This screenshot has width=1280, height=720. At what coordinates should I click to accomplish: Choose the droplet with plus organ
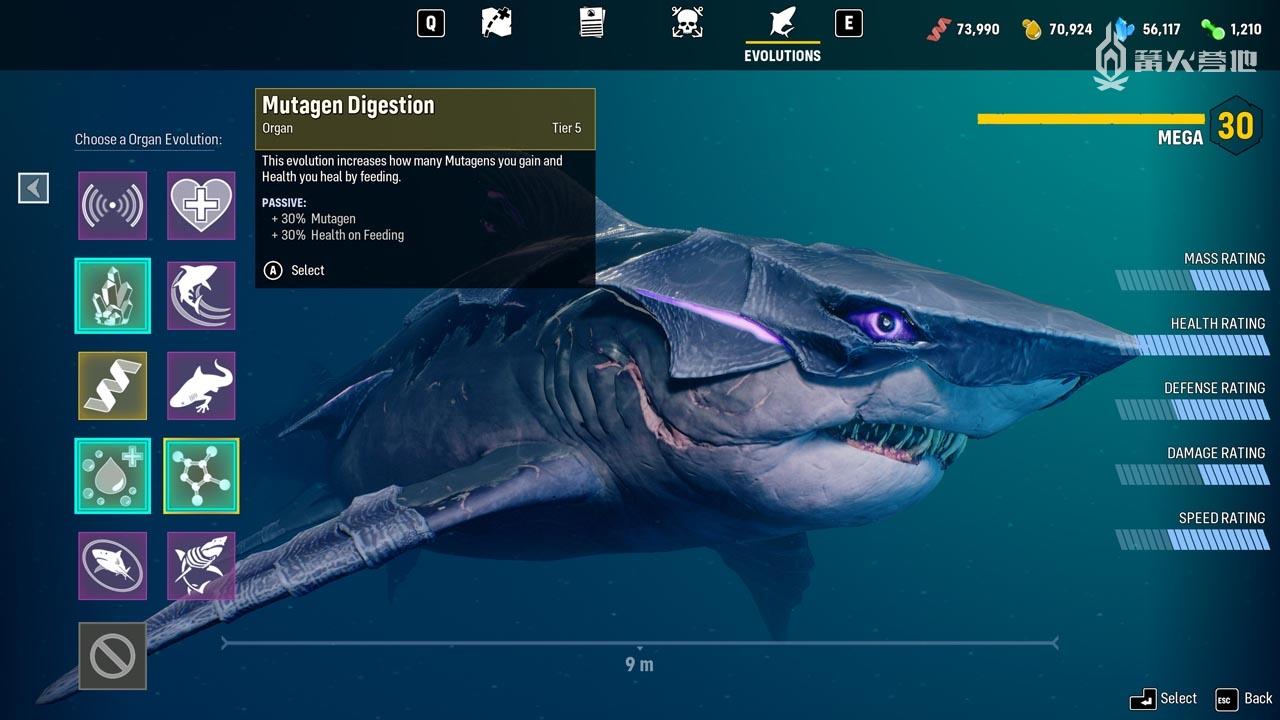(113, 476)
